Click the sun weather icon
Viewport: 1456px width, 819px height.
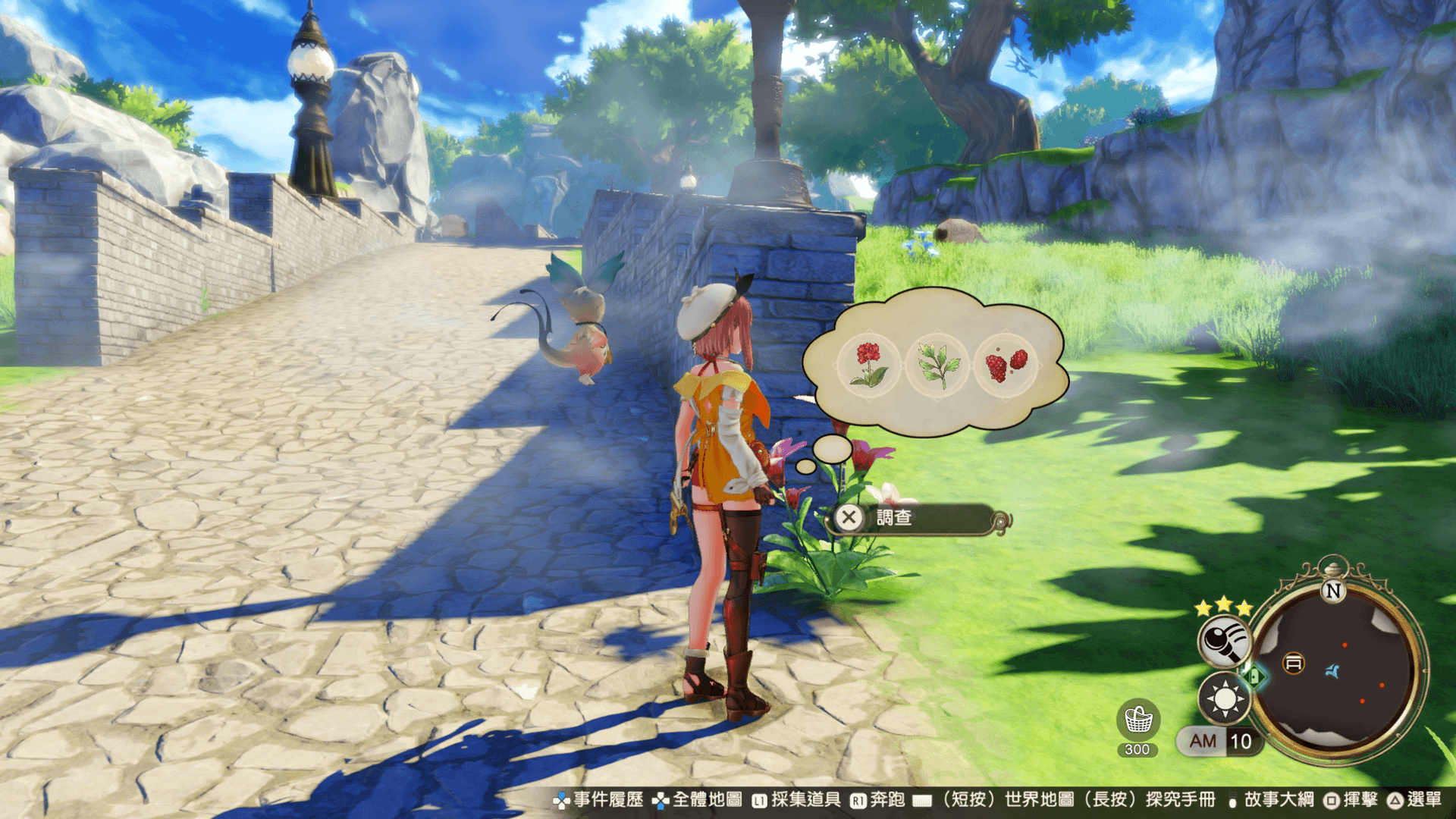coord(1224,698)
